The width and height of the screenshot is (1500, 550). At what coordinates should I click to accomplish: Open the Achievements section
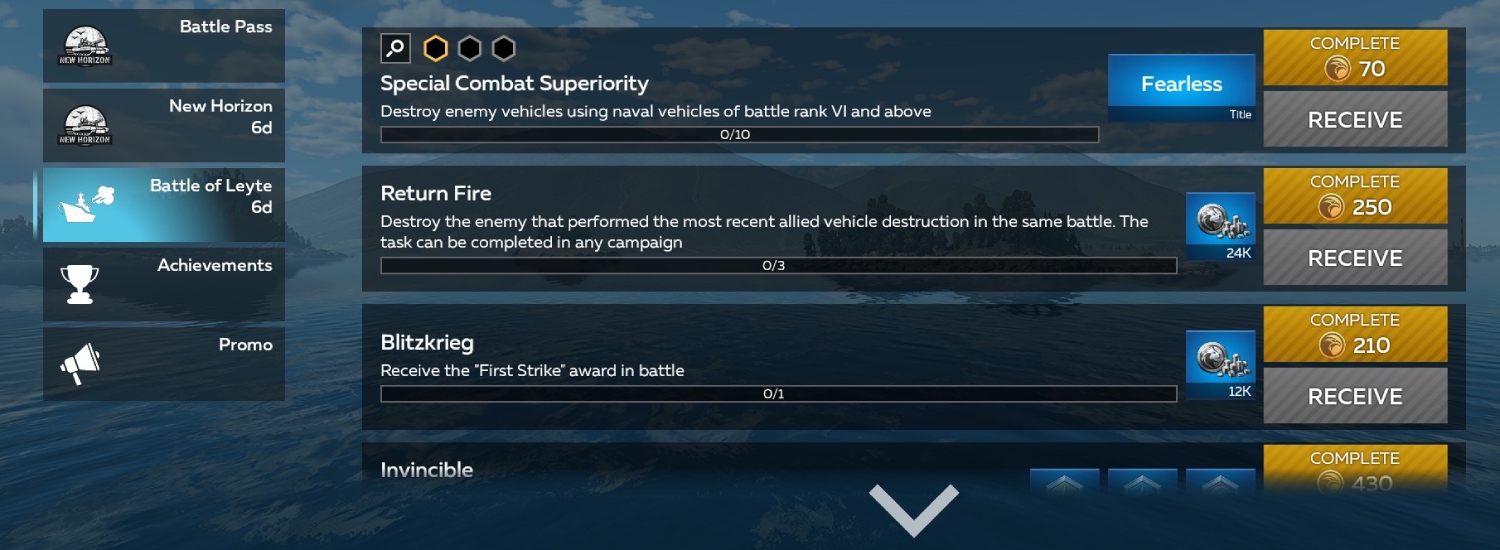(x=164, y=284)
